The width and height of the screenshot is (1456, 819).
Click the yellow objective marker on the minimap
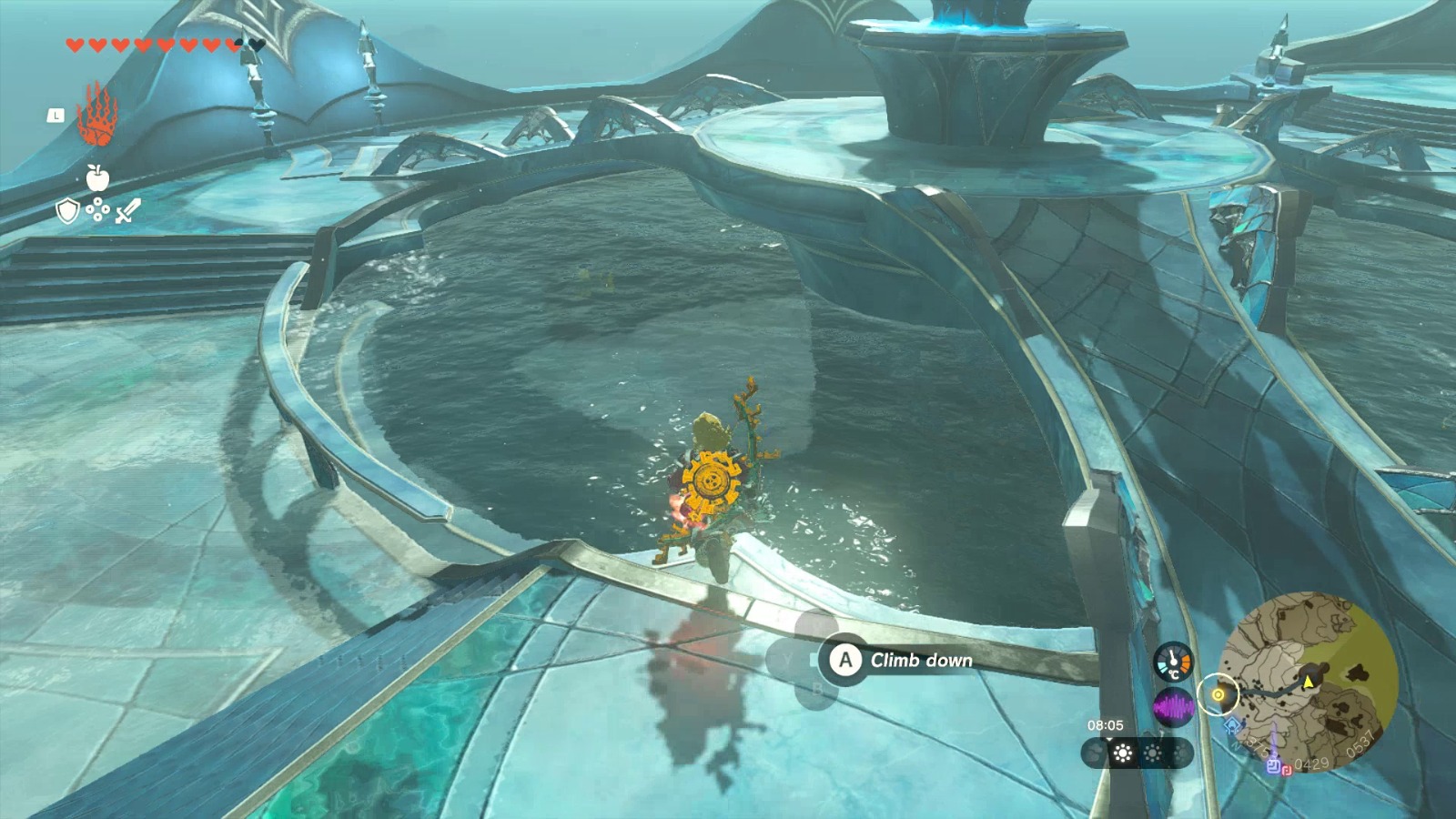pos(1218,695)
